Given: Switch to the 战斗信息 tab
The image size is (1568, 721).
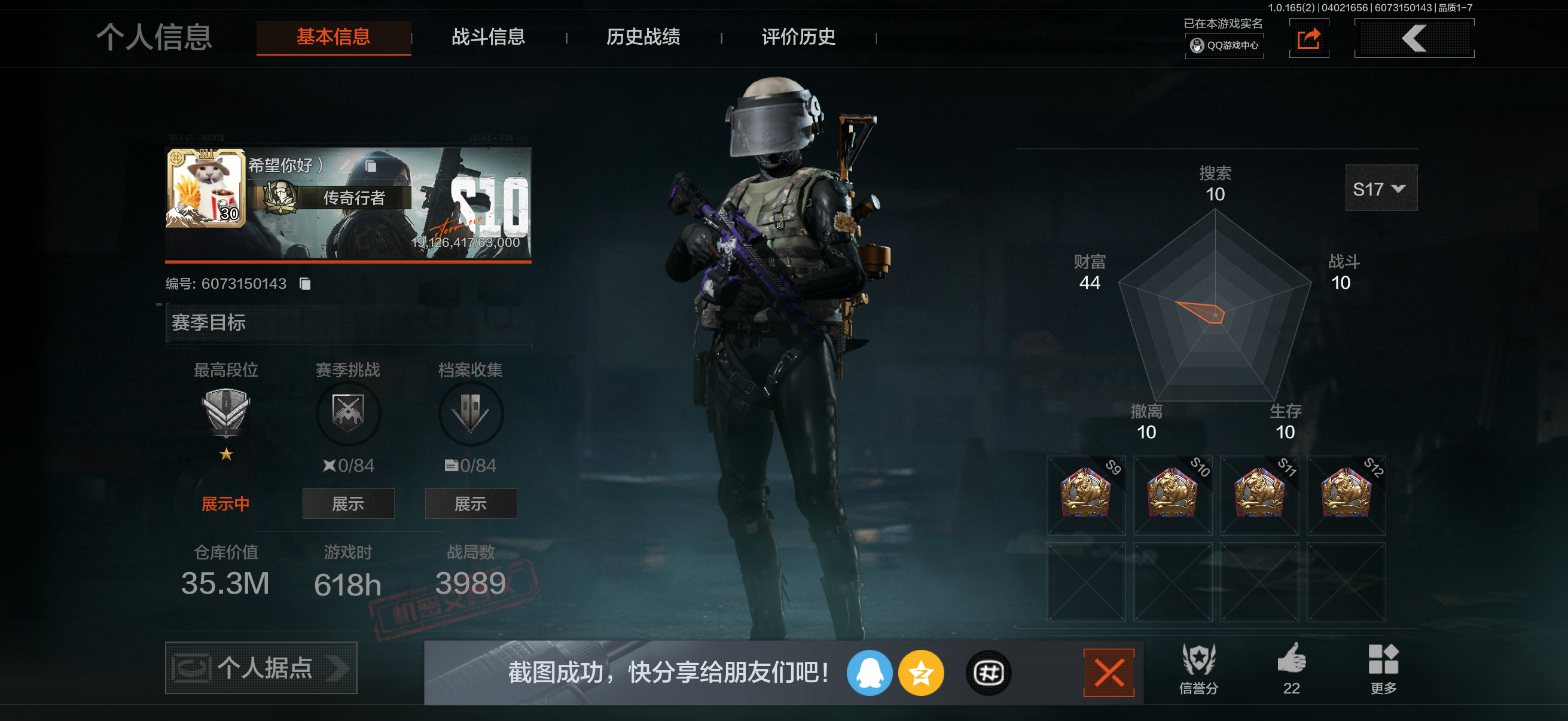Looking at the screenshot, I should point(488,38).
